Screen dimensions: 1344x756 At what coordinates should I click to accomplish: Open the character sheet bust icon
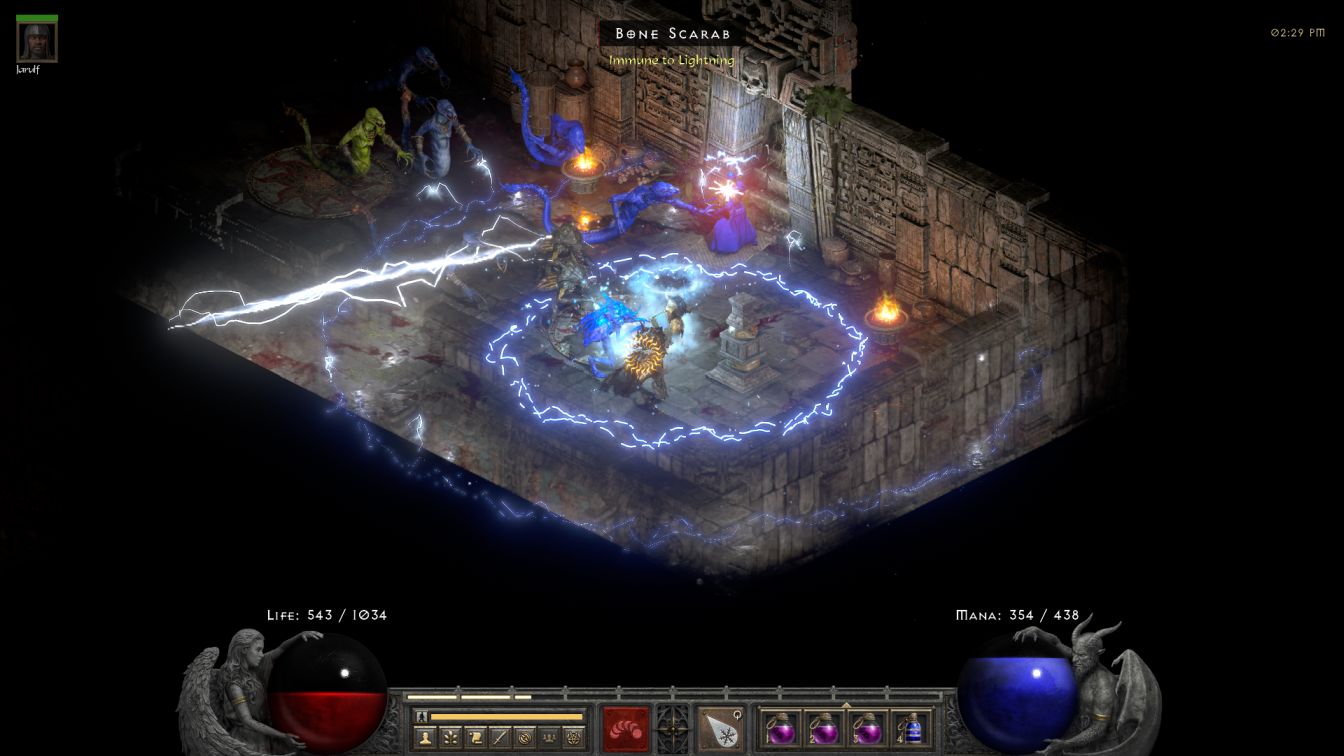(x=427, y=738)
